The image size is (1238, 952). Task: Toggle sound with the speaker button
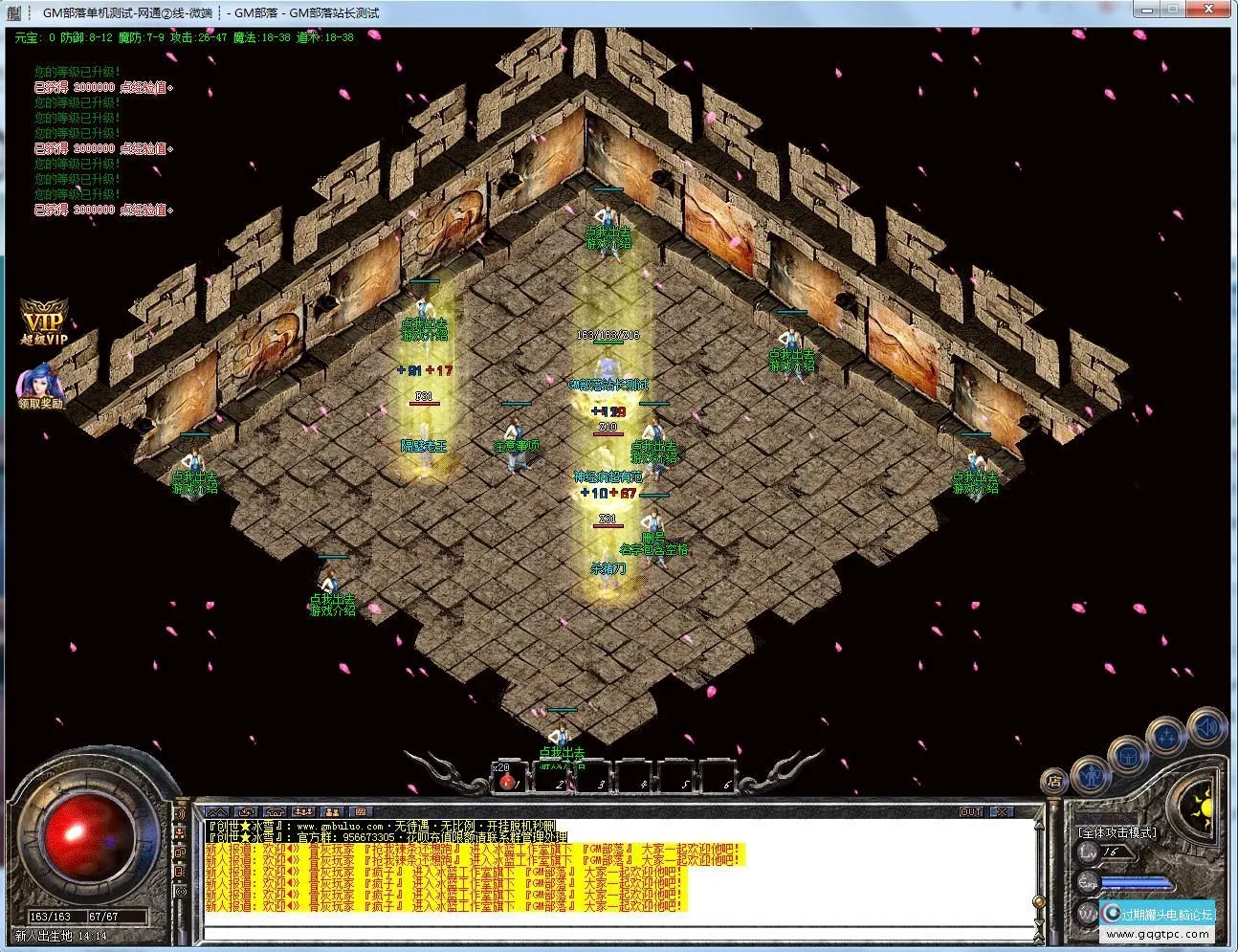click(x=1206, y=727)
